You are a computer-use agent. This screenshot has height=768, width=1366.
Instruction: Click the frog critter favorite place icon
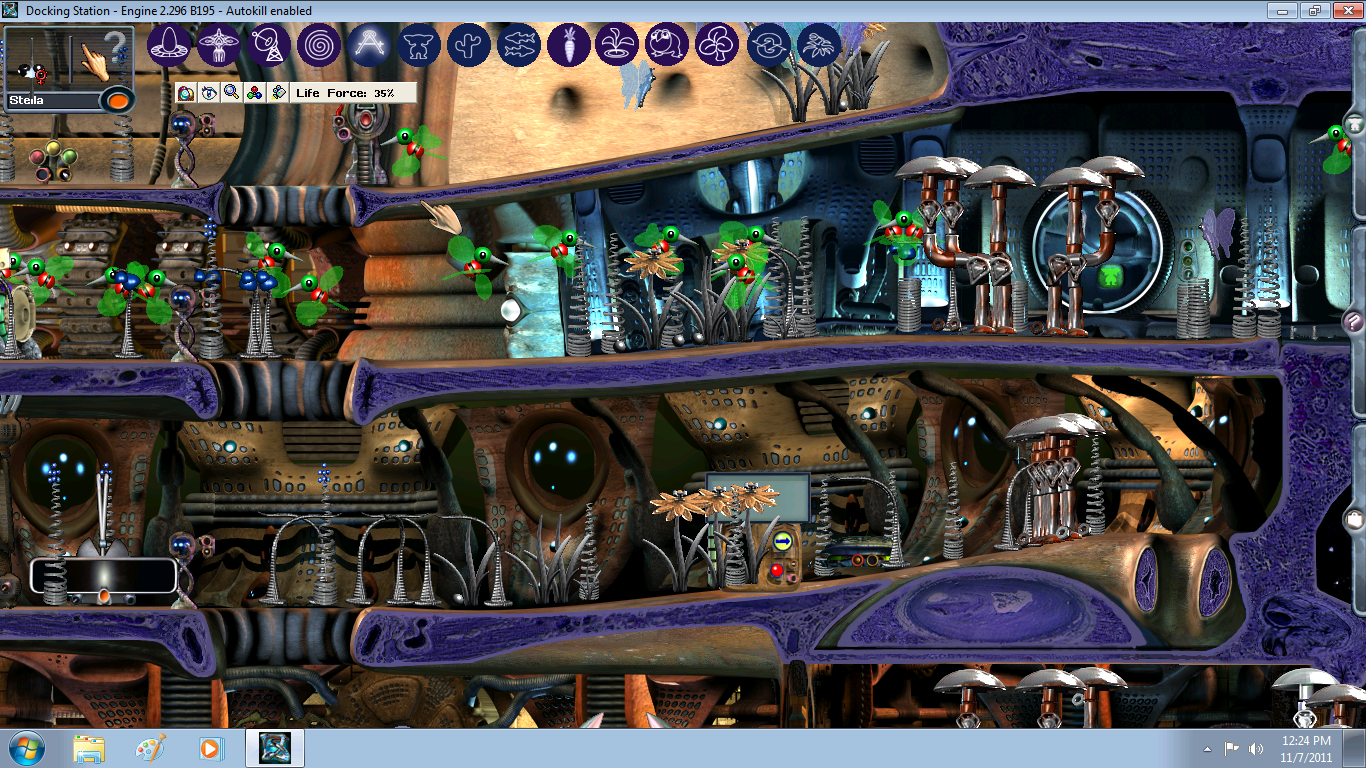click(x=668, y=45)
